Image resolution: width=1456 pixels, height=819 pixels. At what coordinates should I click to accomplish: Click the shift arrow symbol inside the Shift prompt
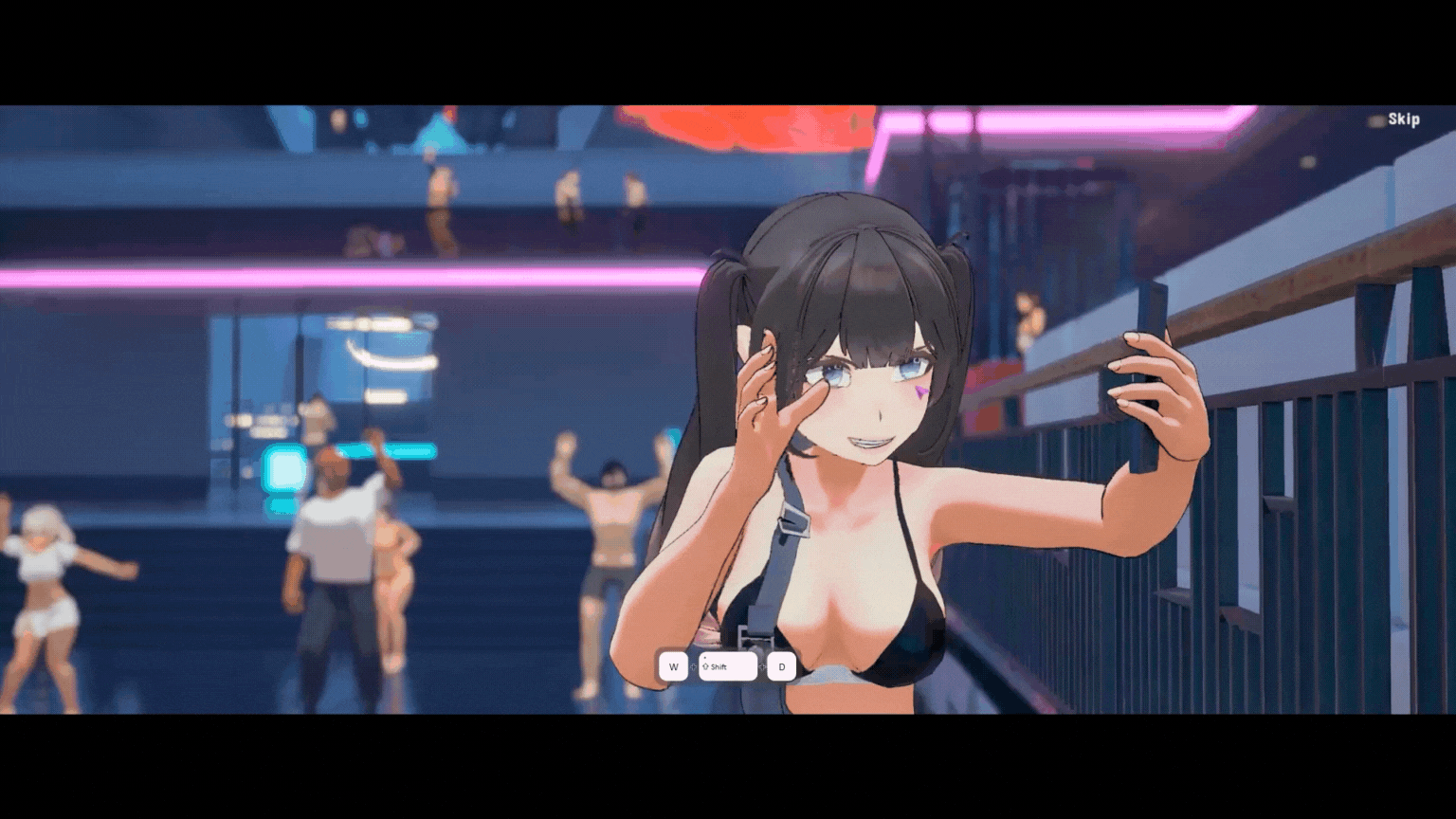click(705, 666)
